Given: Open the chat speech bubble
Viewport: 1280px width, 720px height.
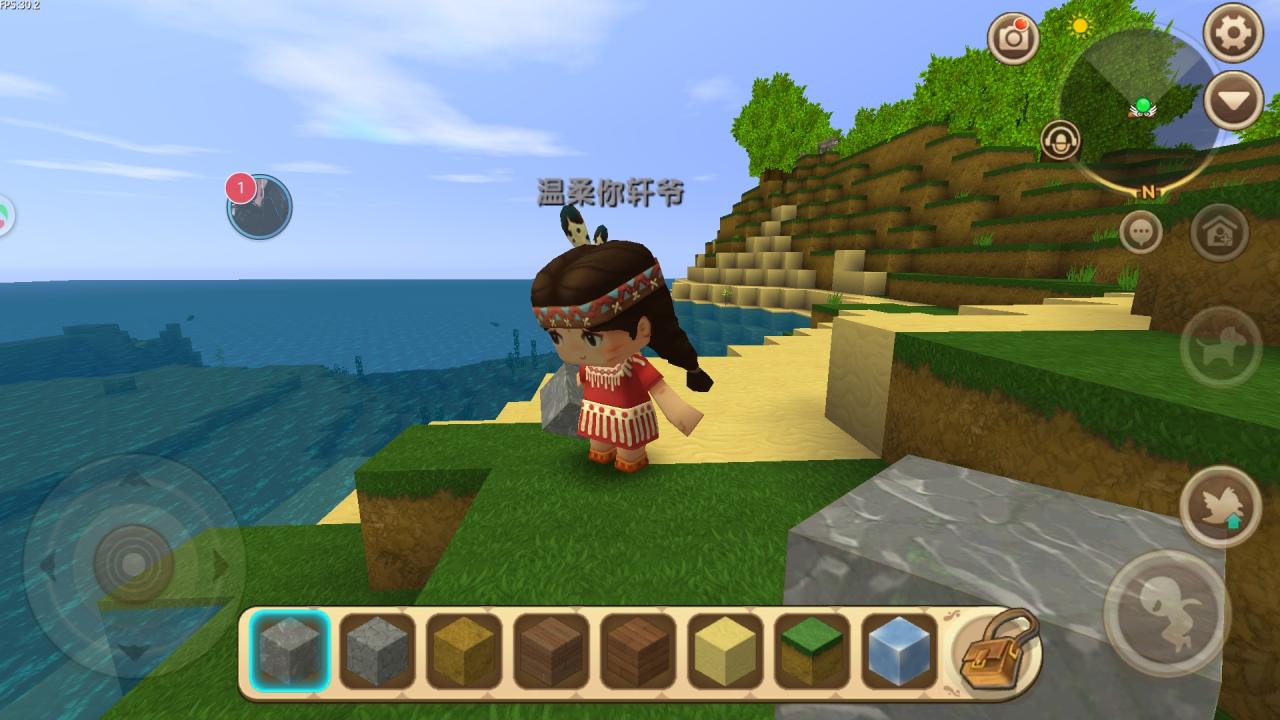Looking at the screenshot, I should click(x=1141, y=232).
